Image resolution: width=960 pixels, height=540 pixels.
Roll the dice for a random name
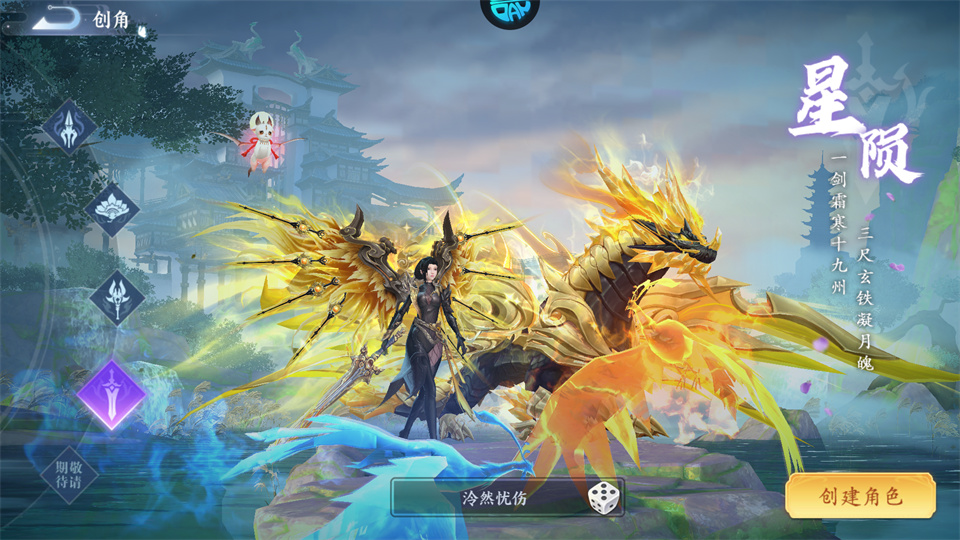pyautogui.click(x=602, y=497)
